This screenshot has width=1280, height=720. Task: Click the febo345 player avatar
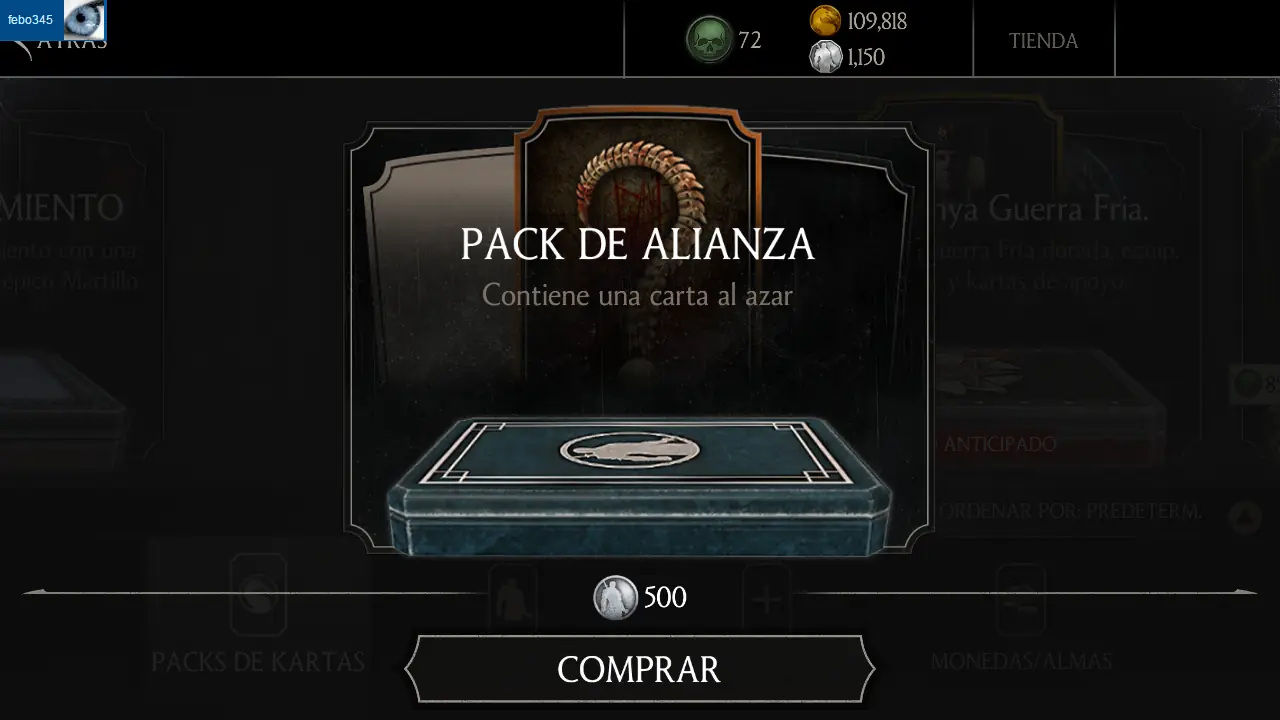84,22
